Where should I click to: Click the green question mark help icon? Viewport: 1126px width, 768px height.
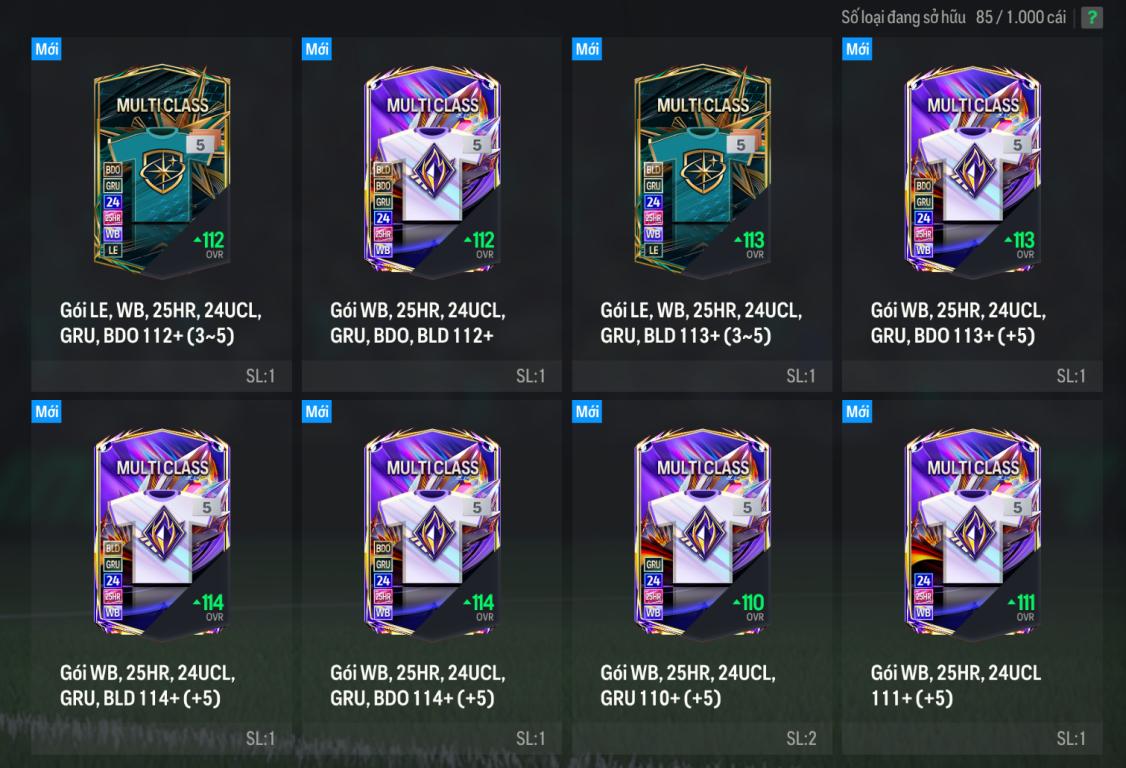point(1092,18)
